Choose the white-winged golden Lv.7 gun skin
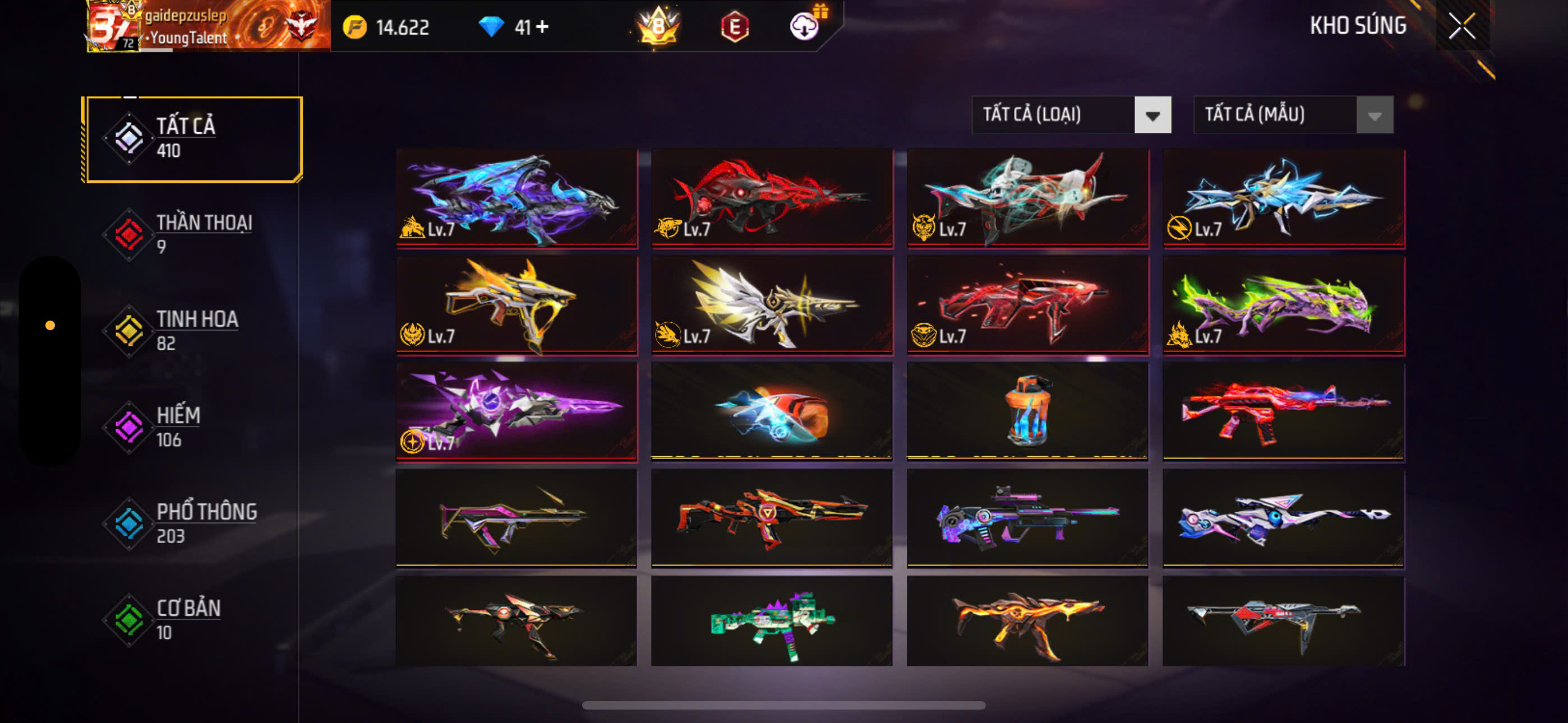The height and width of the screenshot is (723, 1568). 772,305
